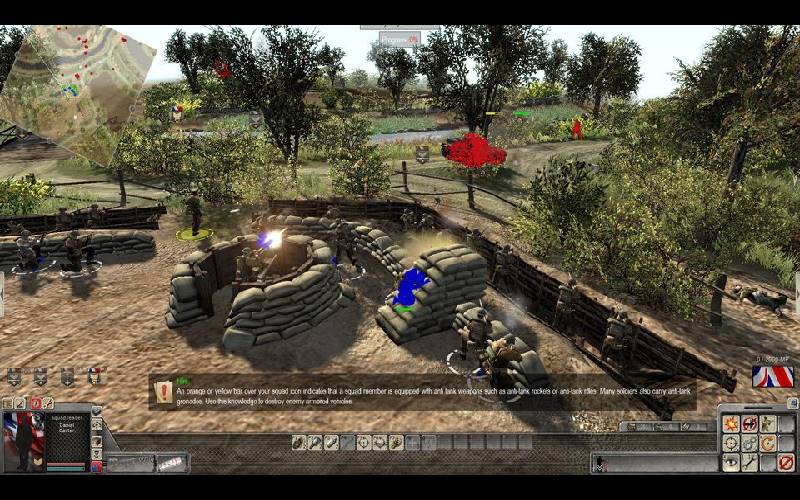This screenshot has height=500, width=800.
Task: Click the British flag reinforcement icon
Action: click(x=772, y=377)
